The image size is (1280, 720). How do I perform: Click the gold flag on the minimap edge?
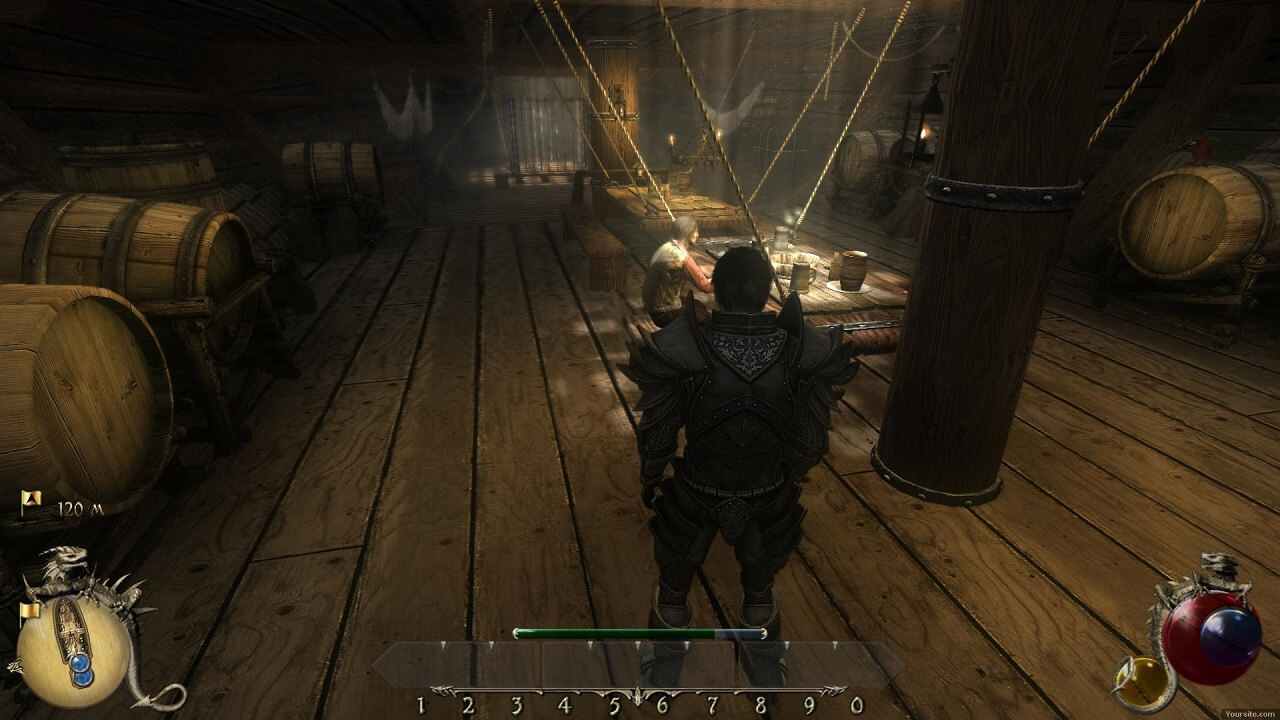coord(29,609)
